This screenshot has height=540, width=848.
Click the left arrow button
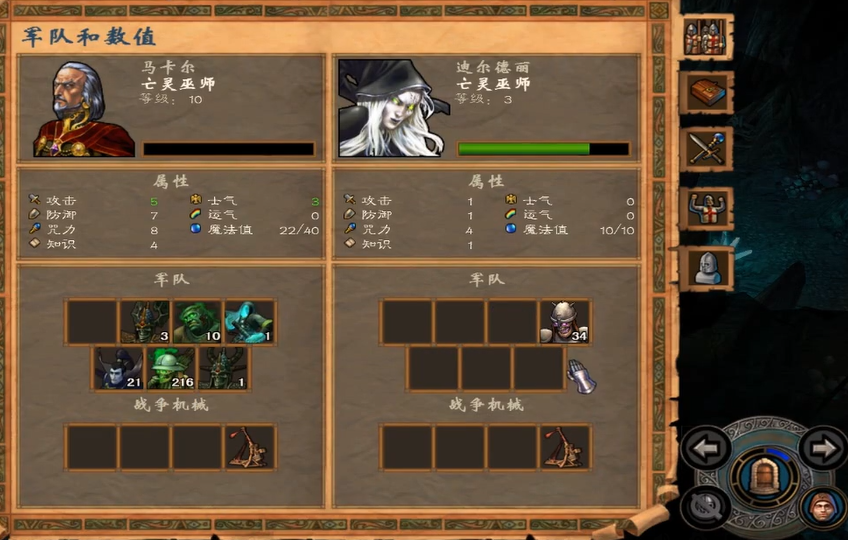[705, 449]
